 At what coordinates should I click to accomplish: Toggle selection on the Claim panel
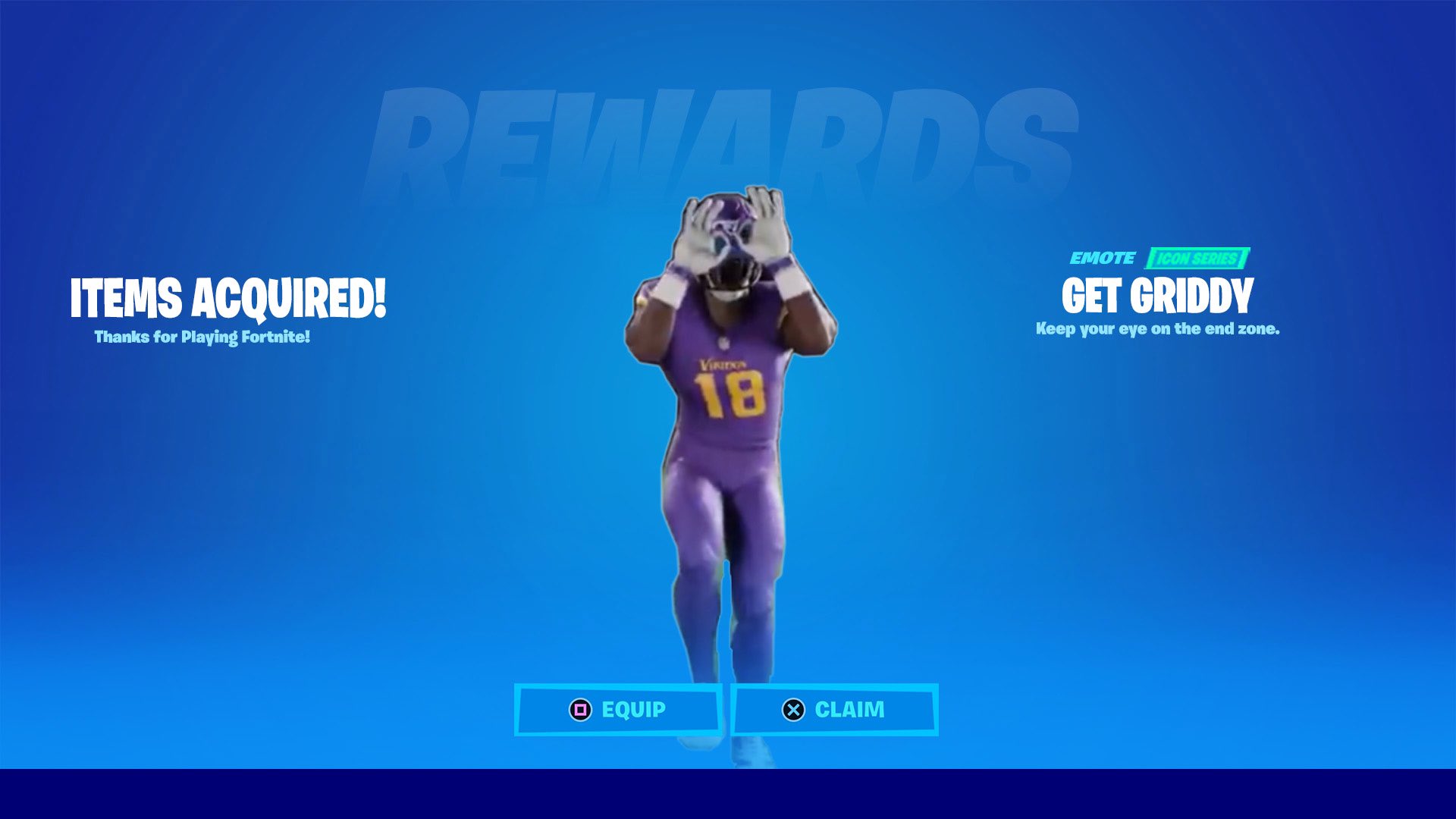[x=834, y=710]
